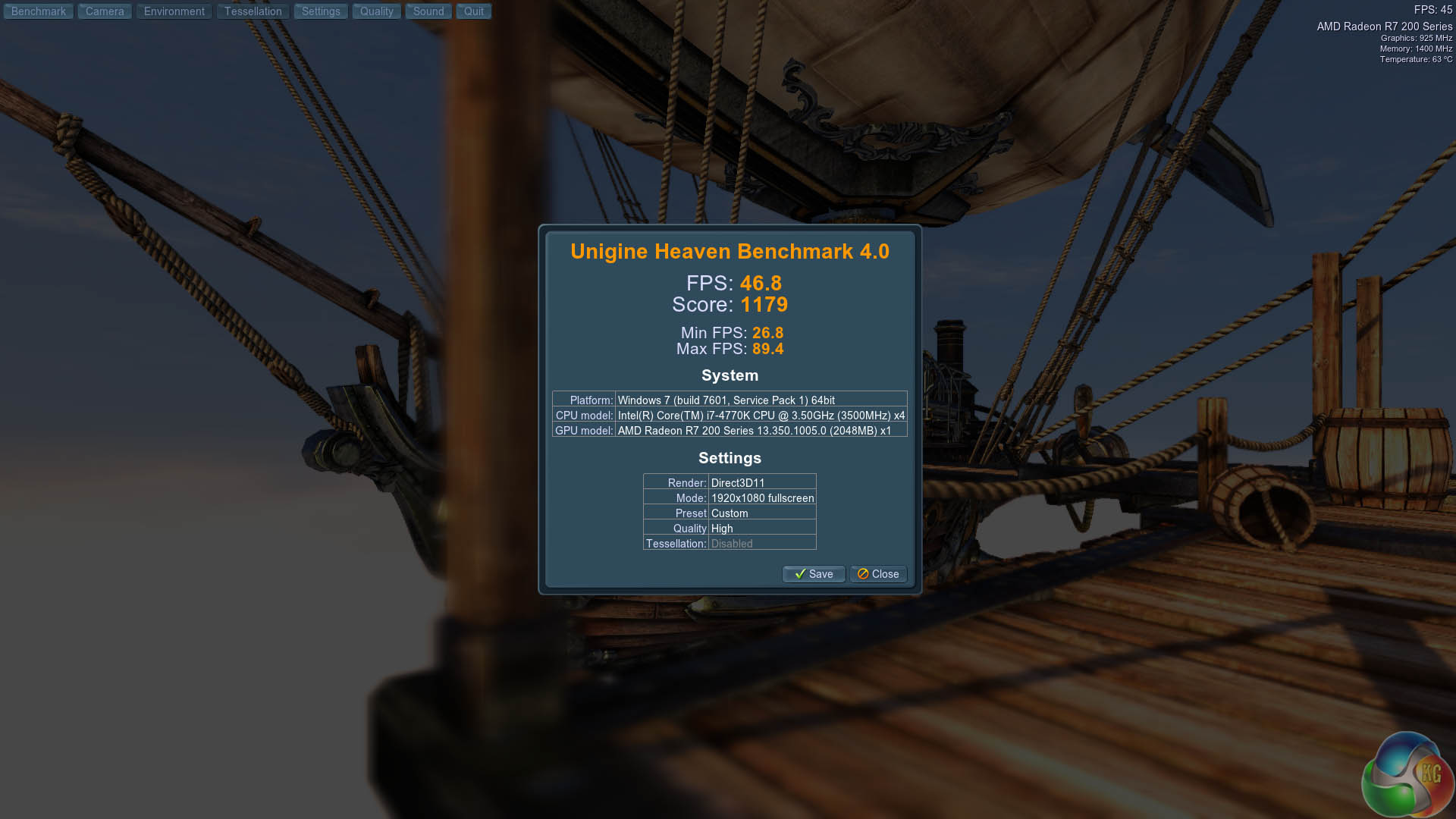Open the Environment options
The width and height of the screenshot is (1456, 819).
174,11
